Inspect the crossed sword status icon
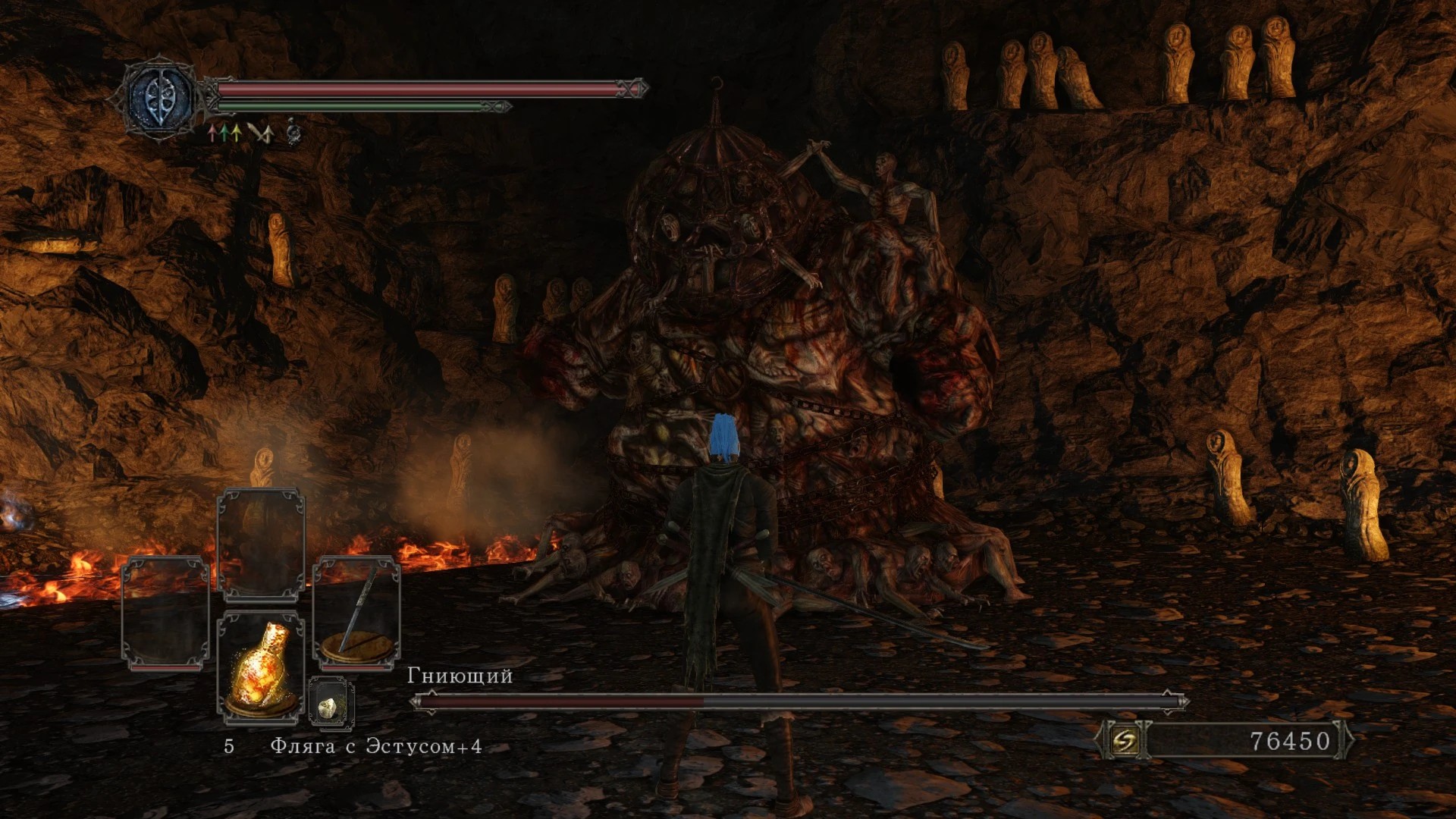The width and height of the screenshot is (1456, 819). coord(260,134)
